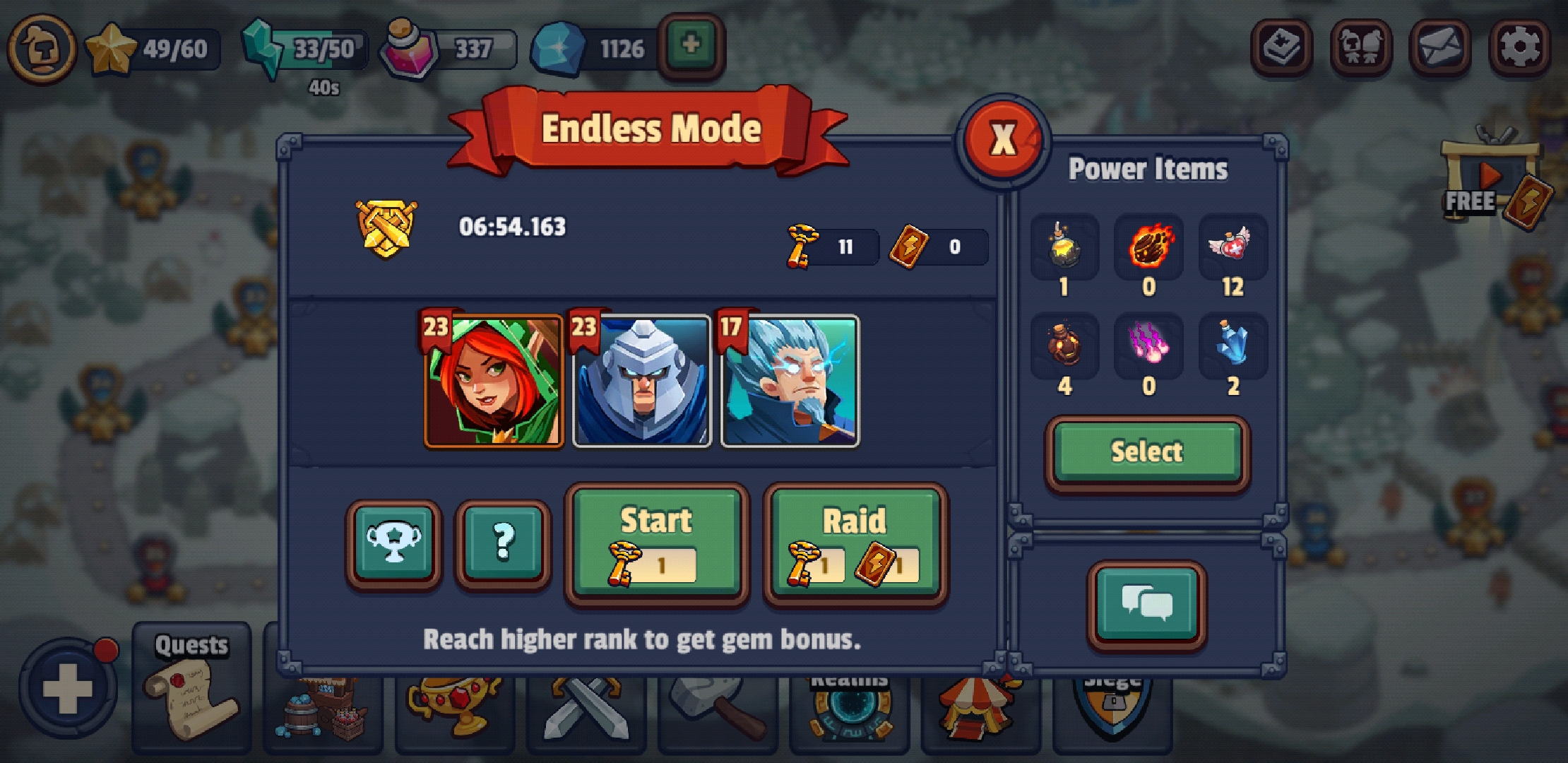1568x763 pixels.
Task: Open the game guide book icon
Action: pos(1280,48)
